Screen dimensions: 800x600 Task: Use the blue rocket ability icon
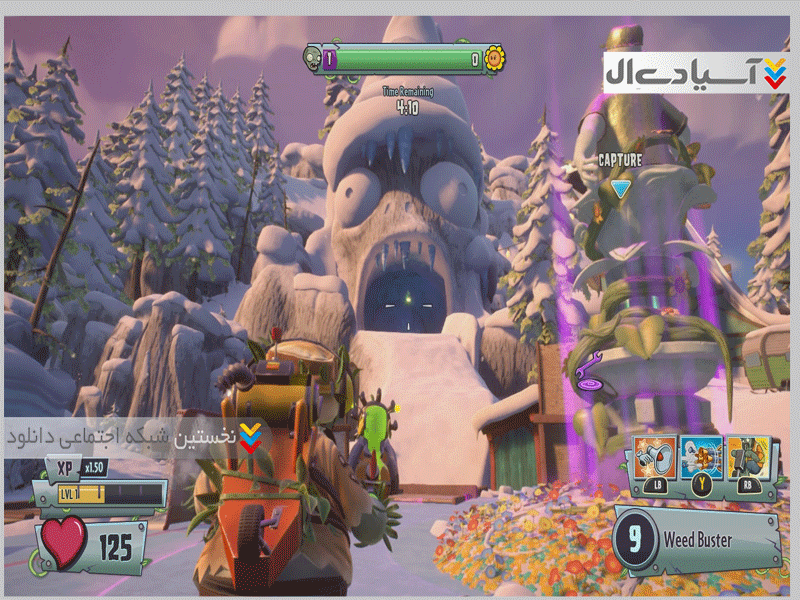pos(701,458)
